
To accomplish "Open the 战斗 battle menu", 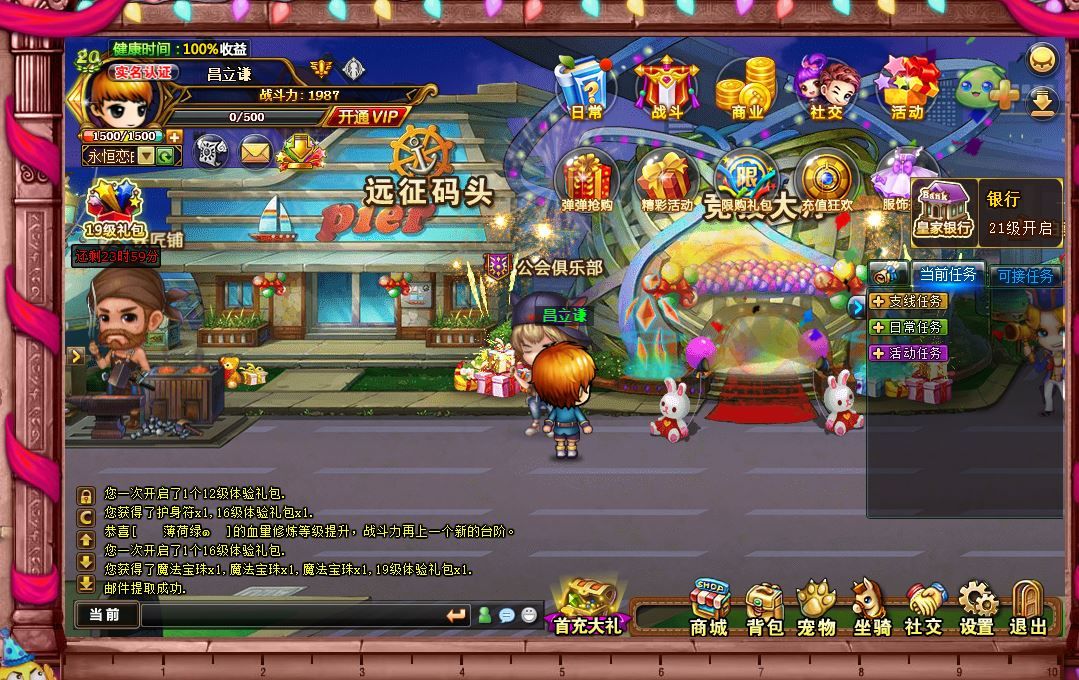I will coord(666,88).
